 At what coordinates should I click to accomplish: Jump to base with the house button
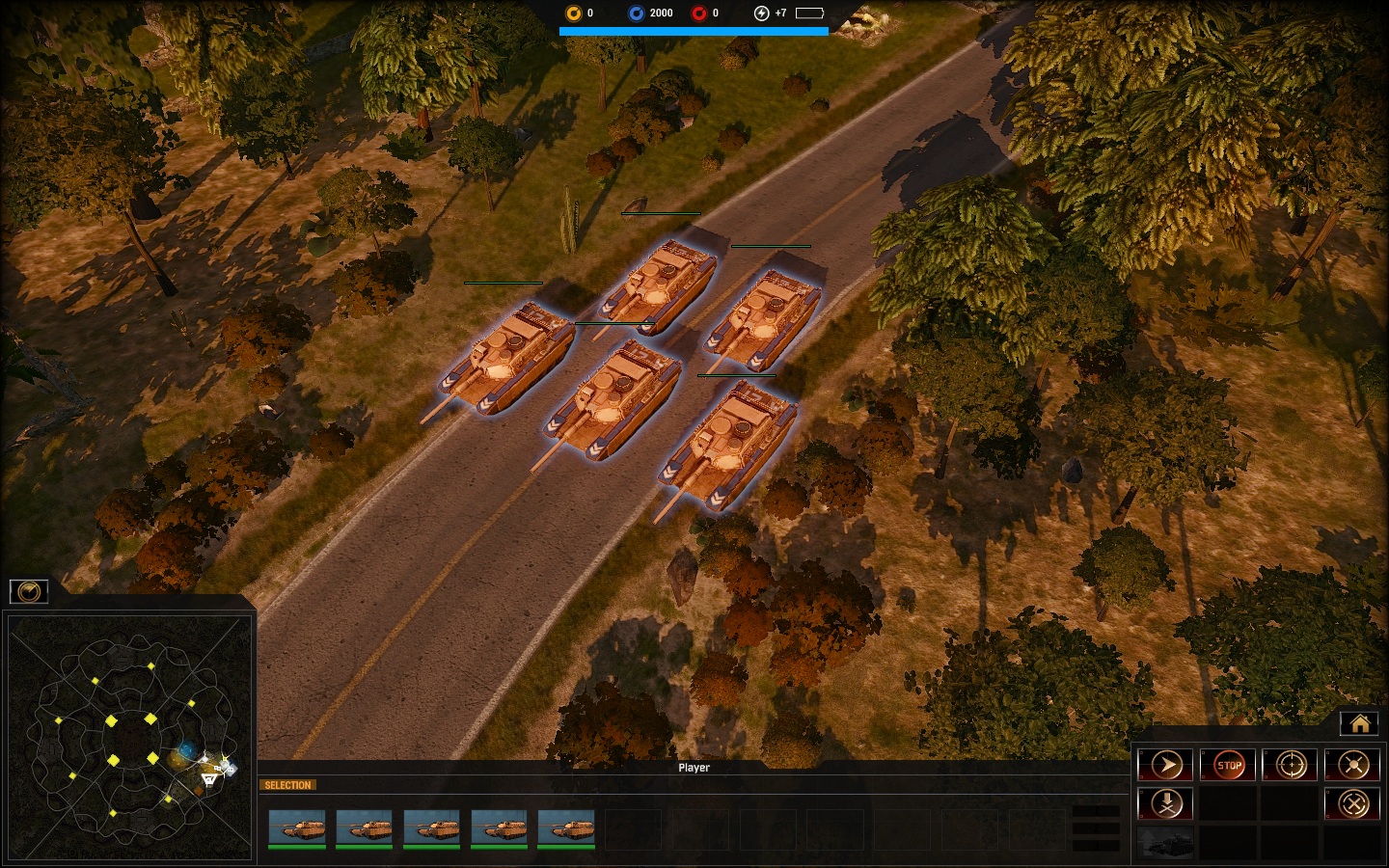click(x=1360, y=722)
